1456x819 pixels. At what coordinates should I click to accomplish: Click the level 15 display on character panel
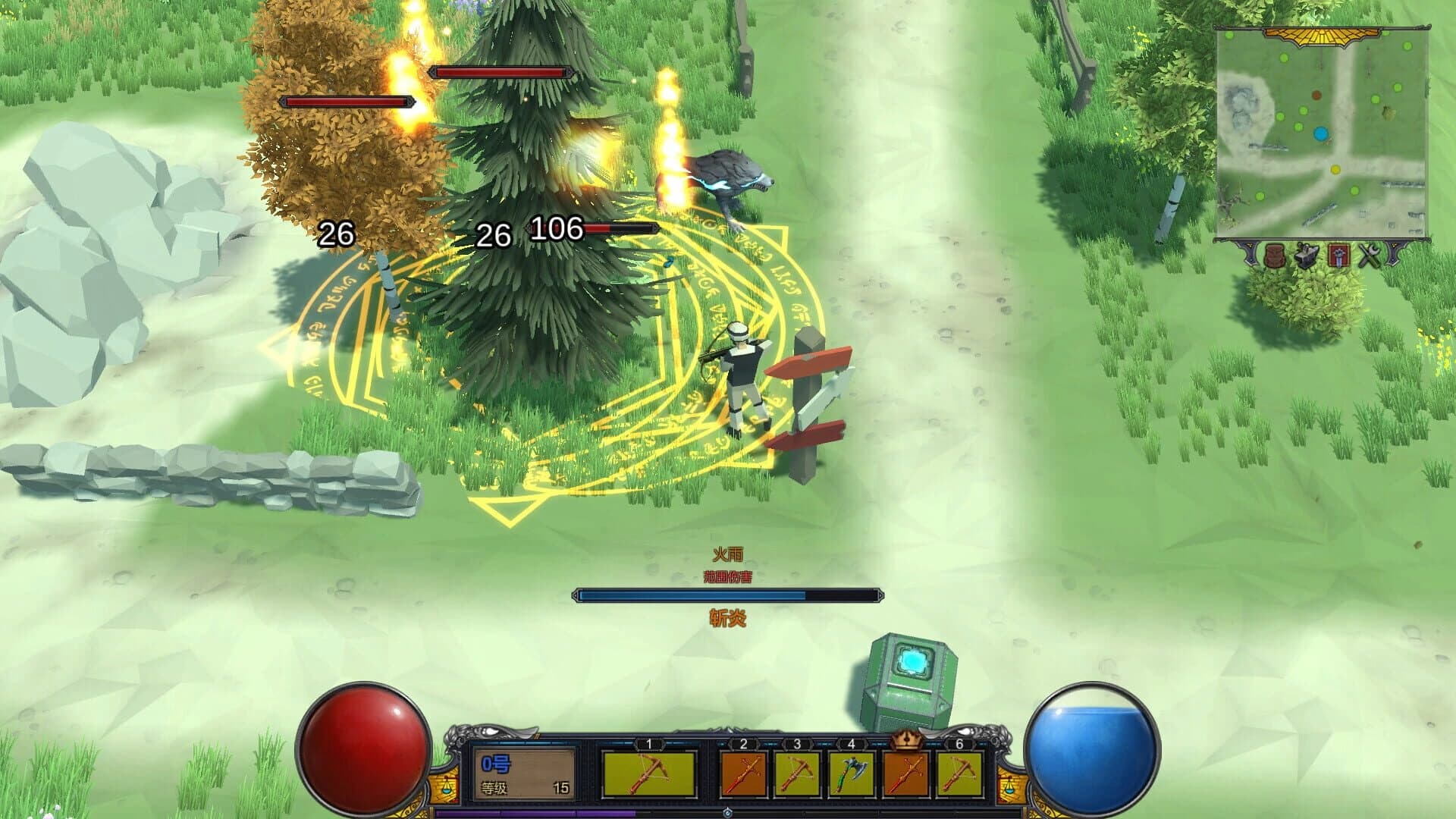coord(560,789)
